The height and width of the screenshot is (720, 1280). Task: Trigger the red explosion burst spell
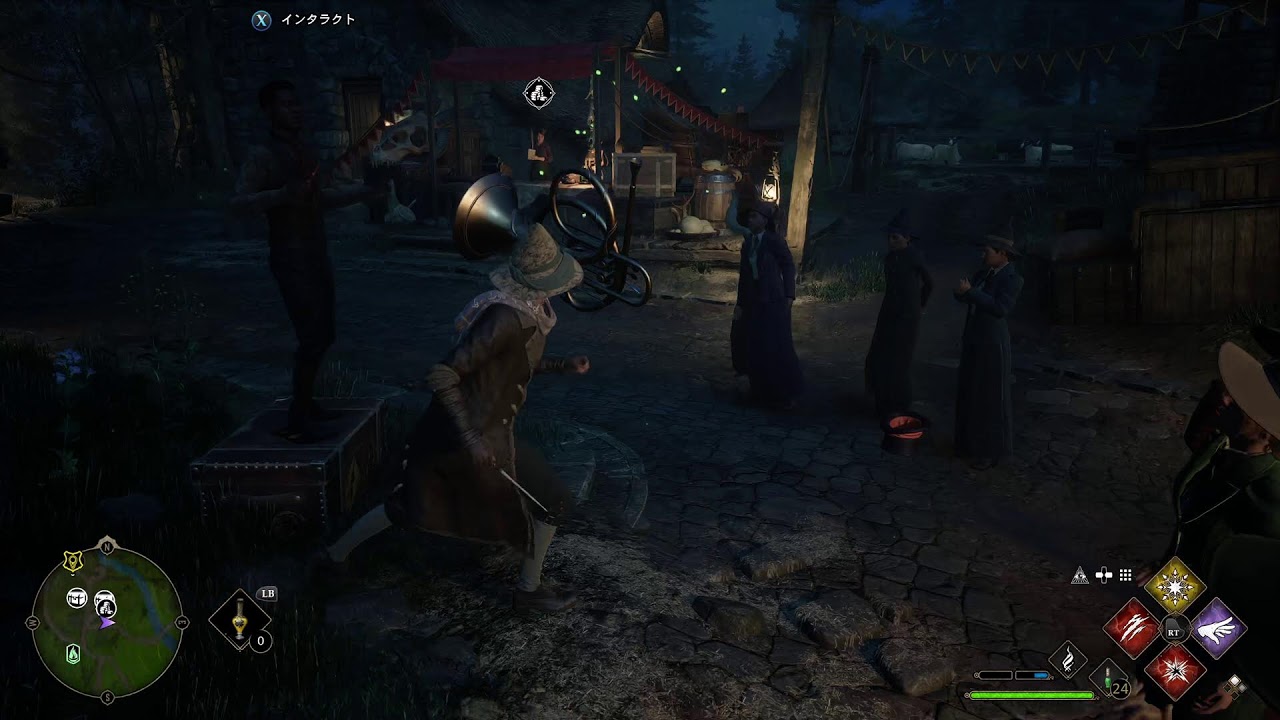1175,672
